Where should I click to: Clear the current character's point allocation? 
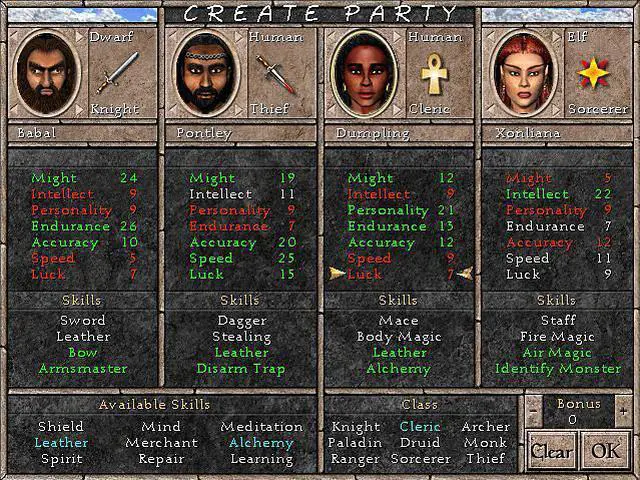(x=551, y=450)
